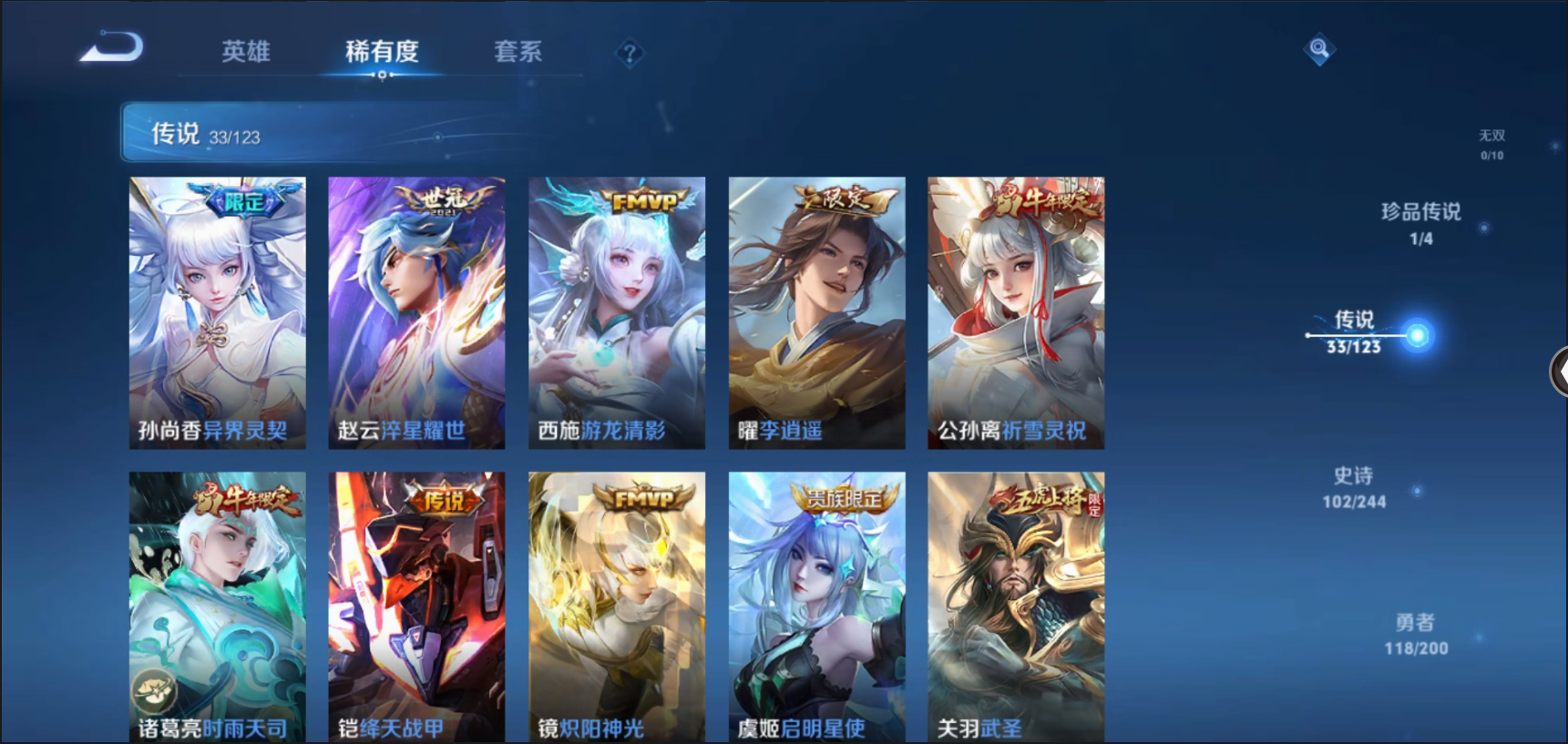The width and height of the screenshot is (1568, 744).
Task: Switch to the 英雄 tab
Action: coord(246,52)
